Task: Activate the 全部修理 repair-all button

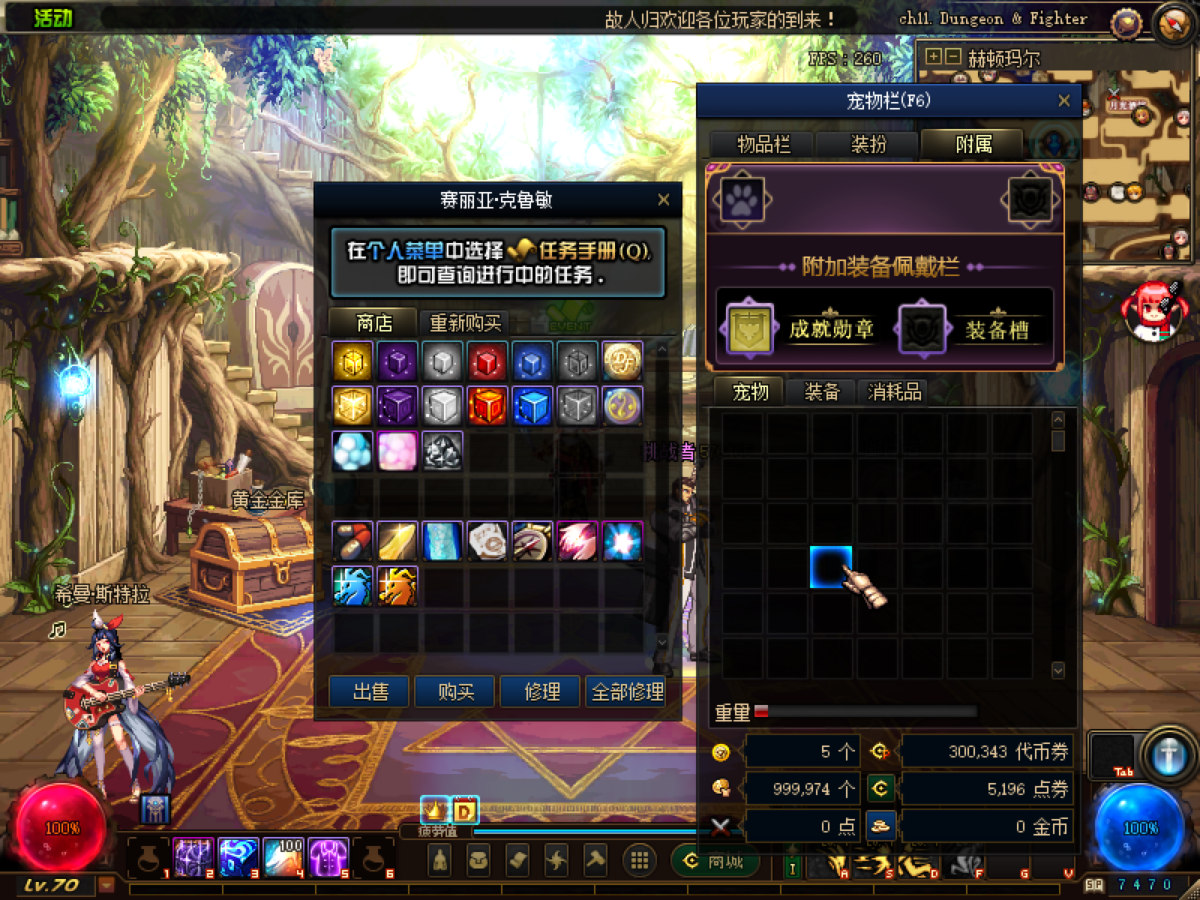Action: [627, 691]
